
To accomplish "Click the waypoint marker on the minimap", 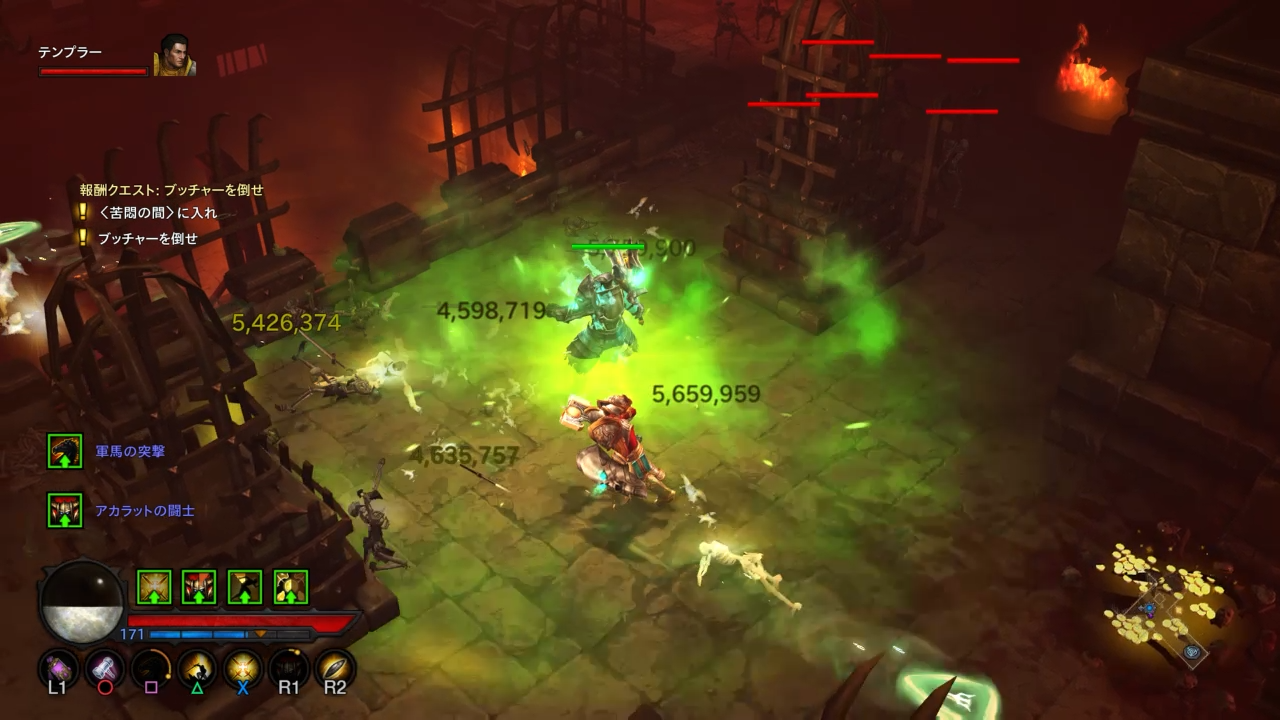I will point(1192,652).
